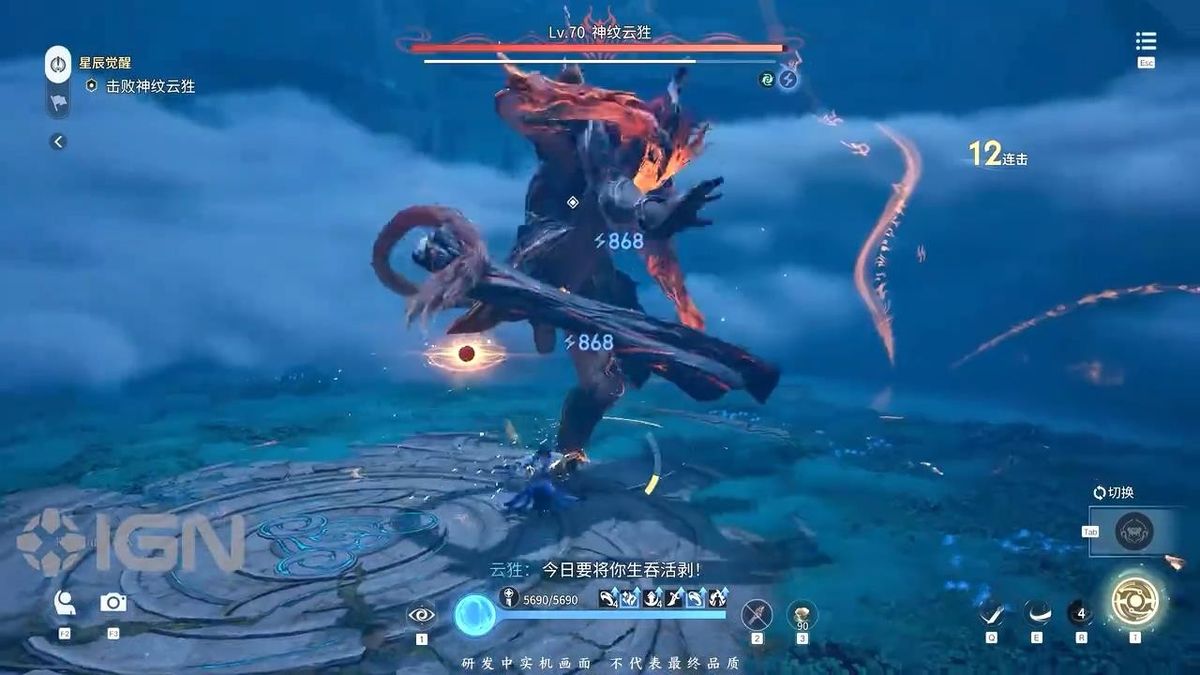1200x675 pixels.
Task: Use the consumable item with 90 count
Action: [802, 614]
